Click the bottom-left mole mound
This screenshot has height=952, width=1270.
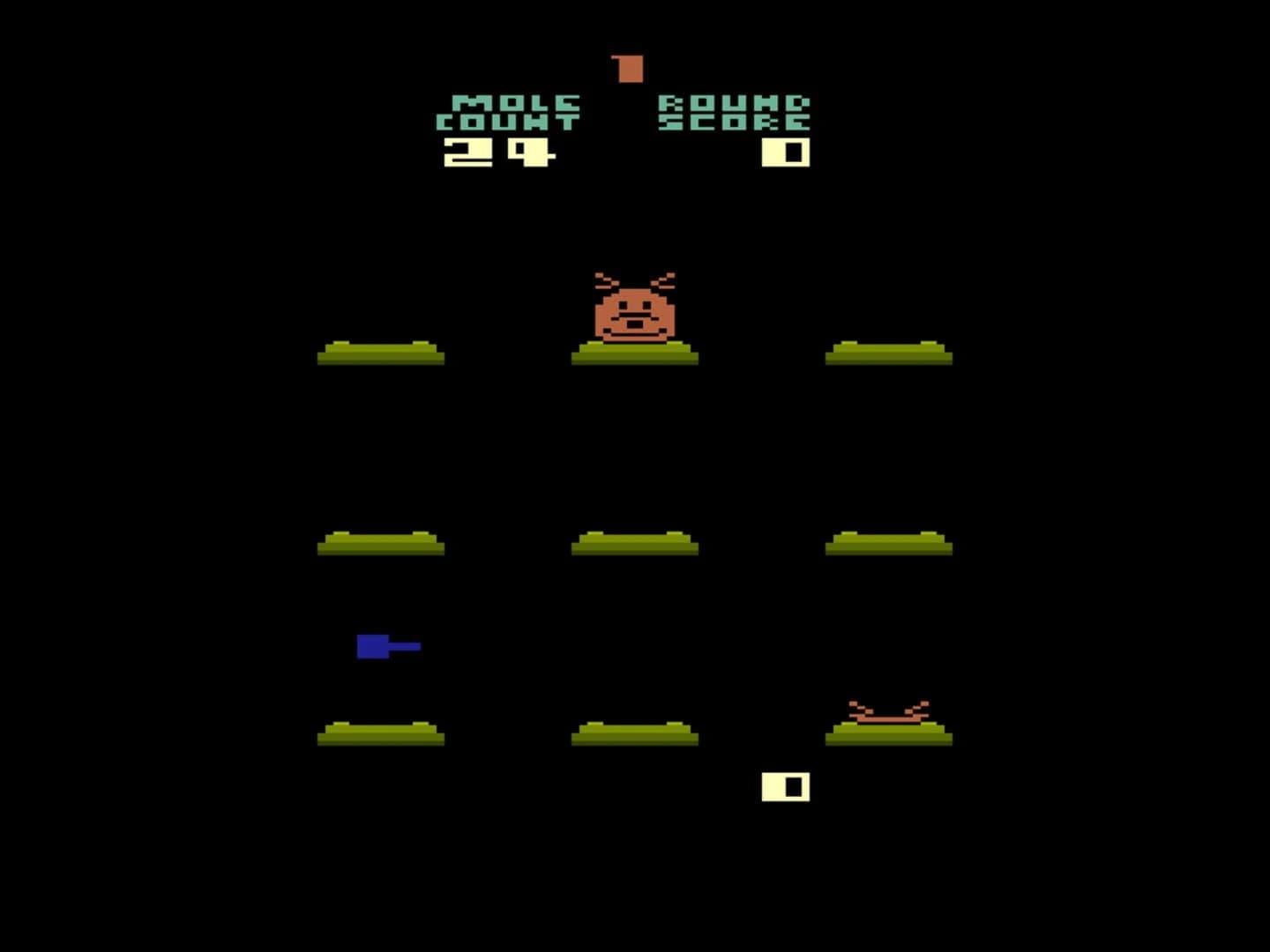coord(379,732)
